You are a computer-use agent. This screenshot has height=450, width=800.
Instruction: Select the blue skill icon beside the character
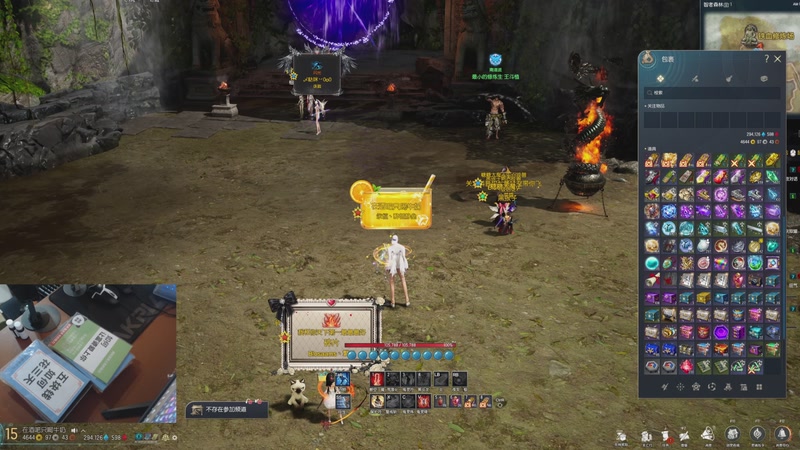(x=343, y=380)
